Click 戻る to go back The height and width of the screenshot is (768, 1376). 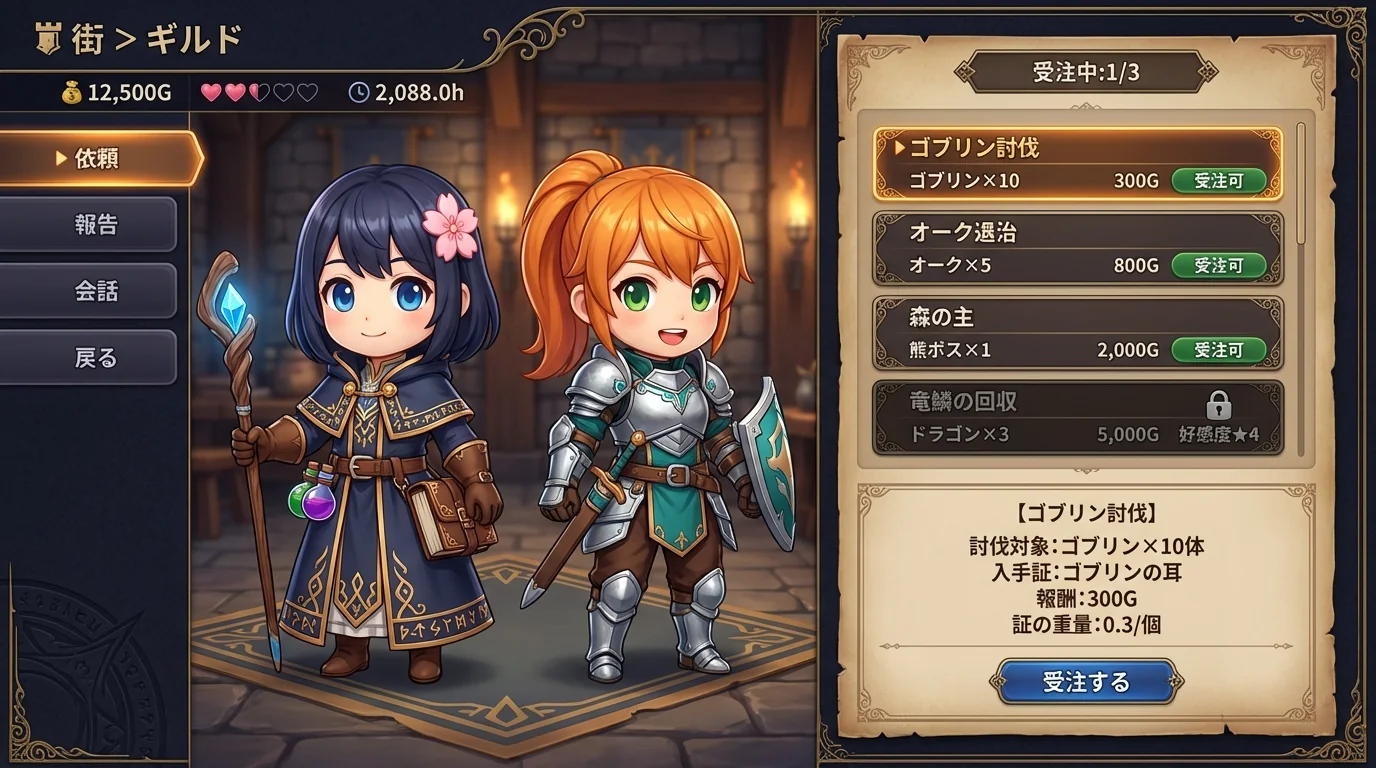(x=88, y=356)
